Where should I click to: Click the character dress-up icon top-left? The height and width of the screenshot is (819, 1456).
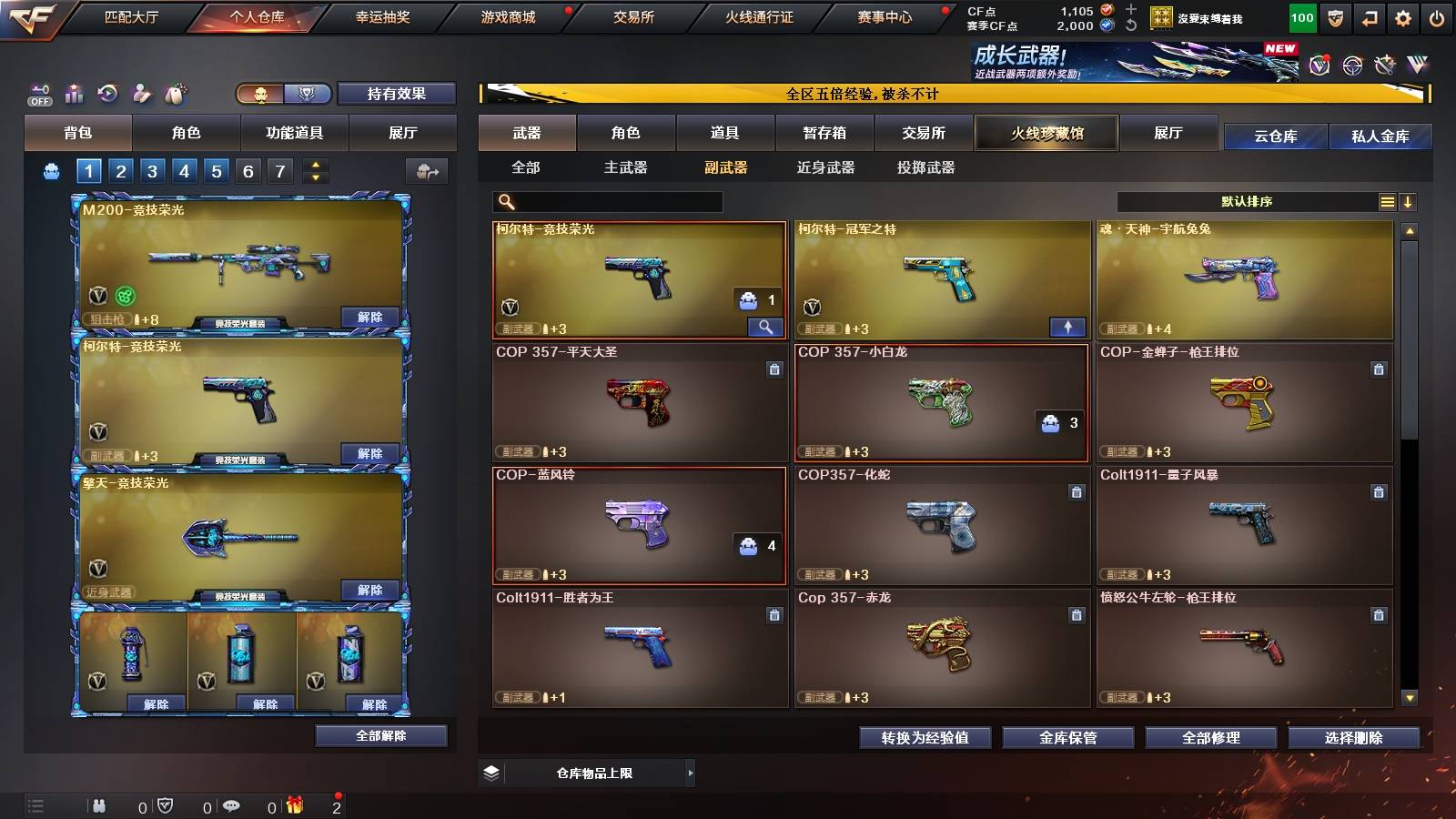141,94
